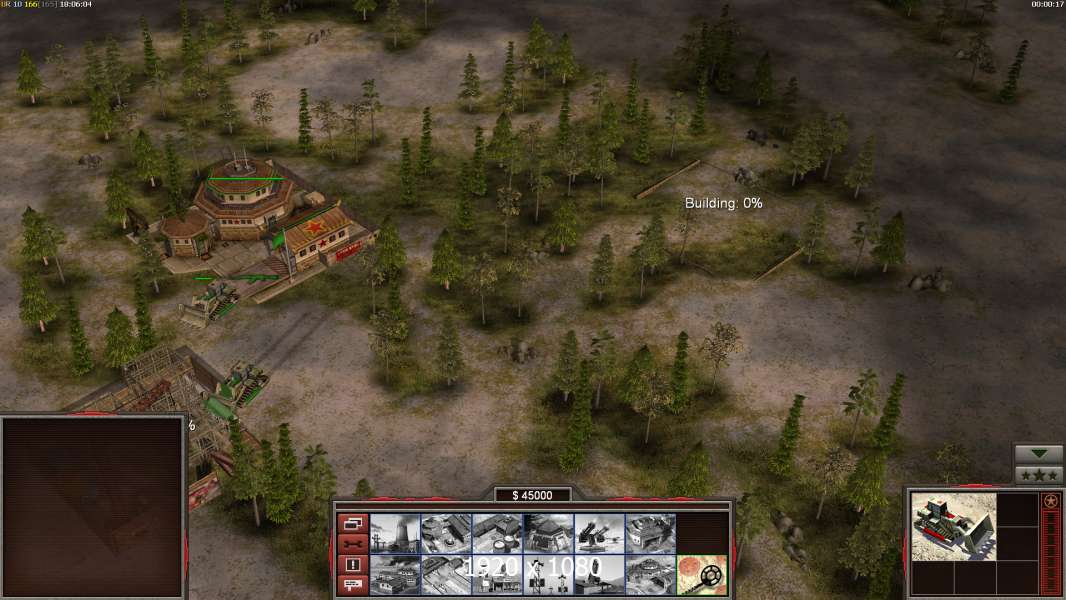Viewport: 1066px width, 600px height.
Task: Click the red star emblem above the rank bar
Action: coord(1051,501)
